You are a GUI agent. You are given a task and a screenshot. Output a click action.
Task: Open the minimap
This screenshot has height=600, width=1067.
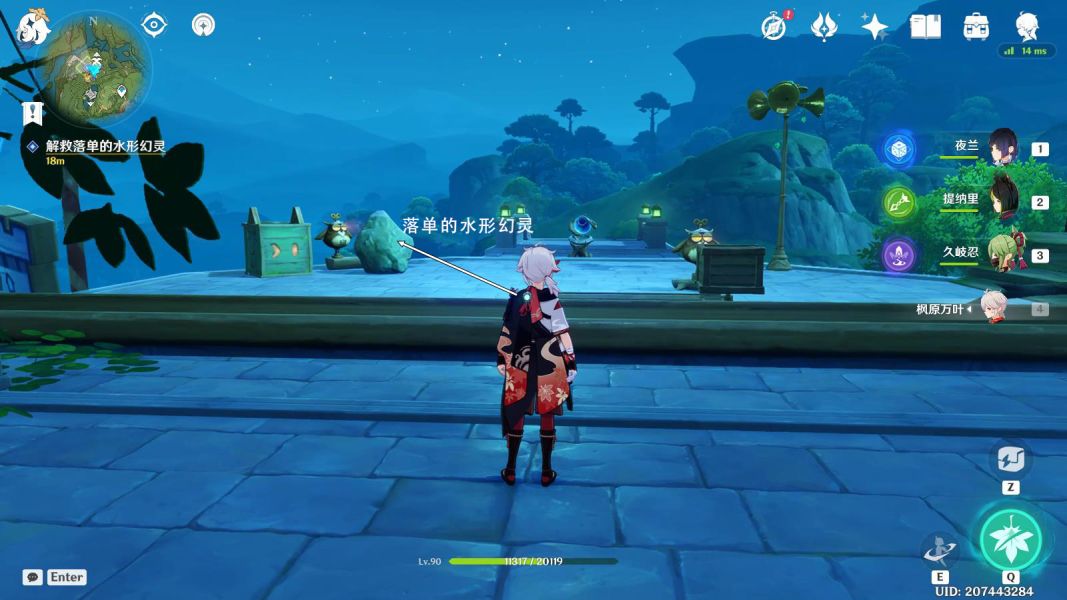[95, 67]
